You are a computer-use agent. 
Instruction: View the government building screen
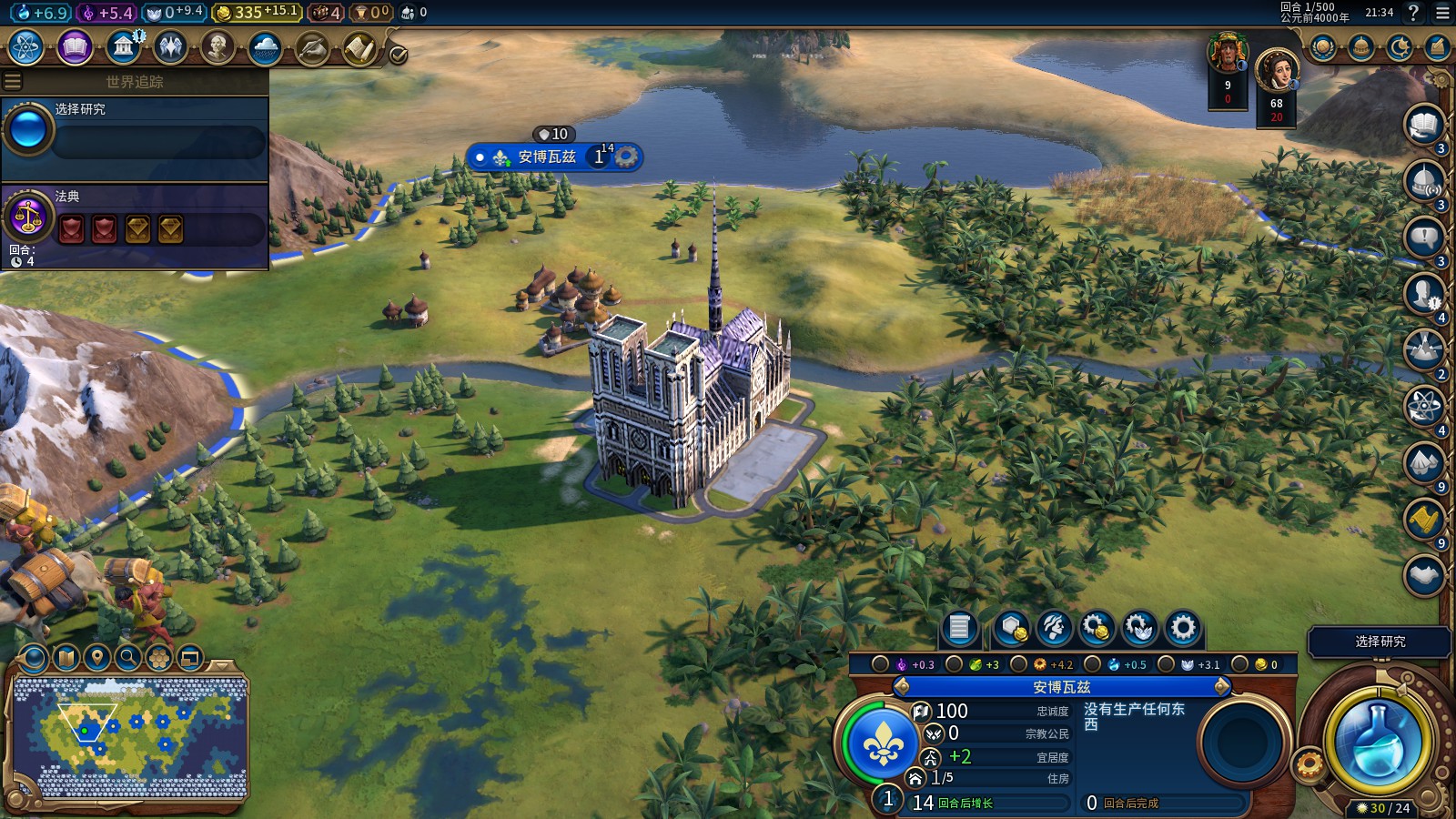coord(123,47)
